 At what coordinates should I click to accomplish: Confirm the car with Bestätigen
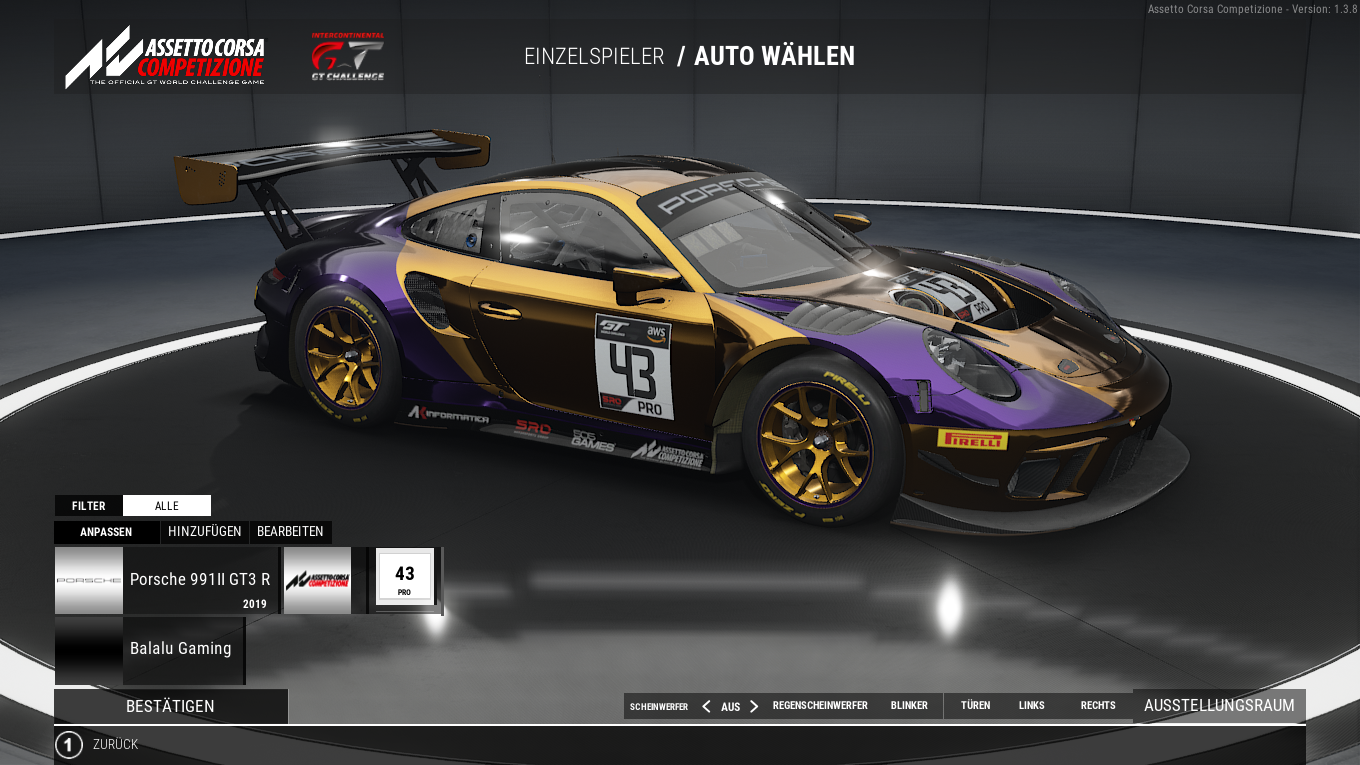(170, 706)
